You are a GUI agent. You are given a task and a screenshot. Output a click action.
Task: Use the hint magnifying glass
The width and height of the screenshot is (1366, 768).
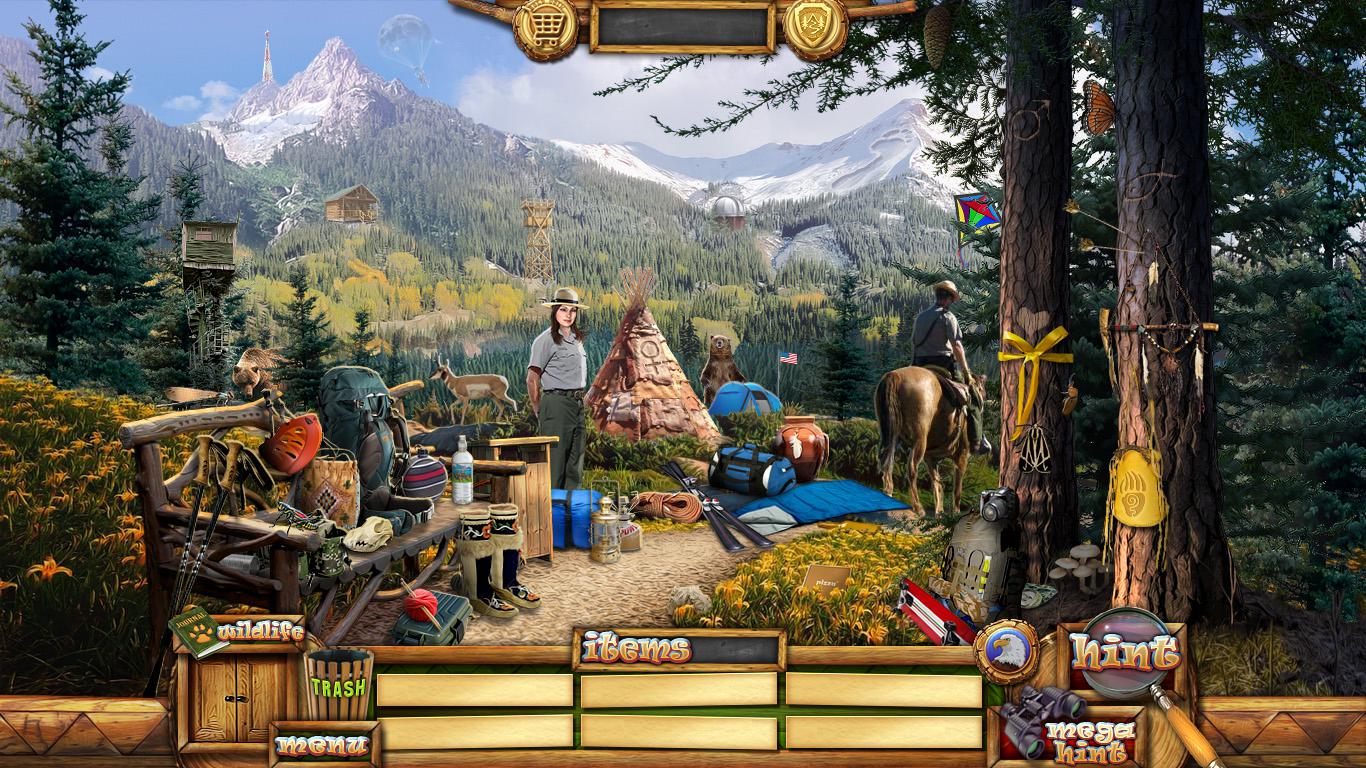tap(1126, 655)
